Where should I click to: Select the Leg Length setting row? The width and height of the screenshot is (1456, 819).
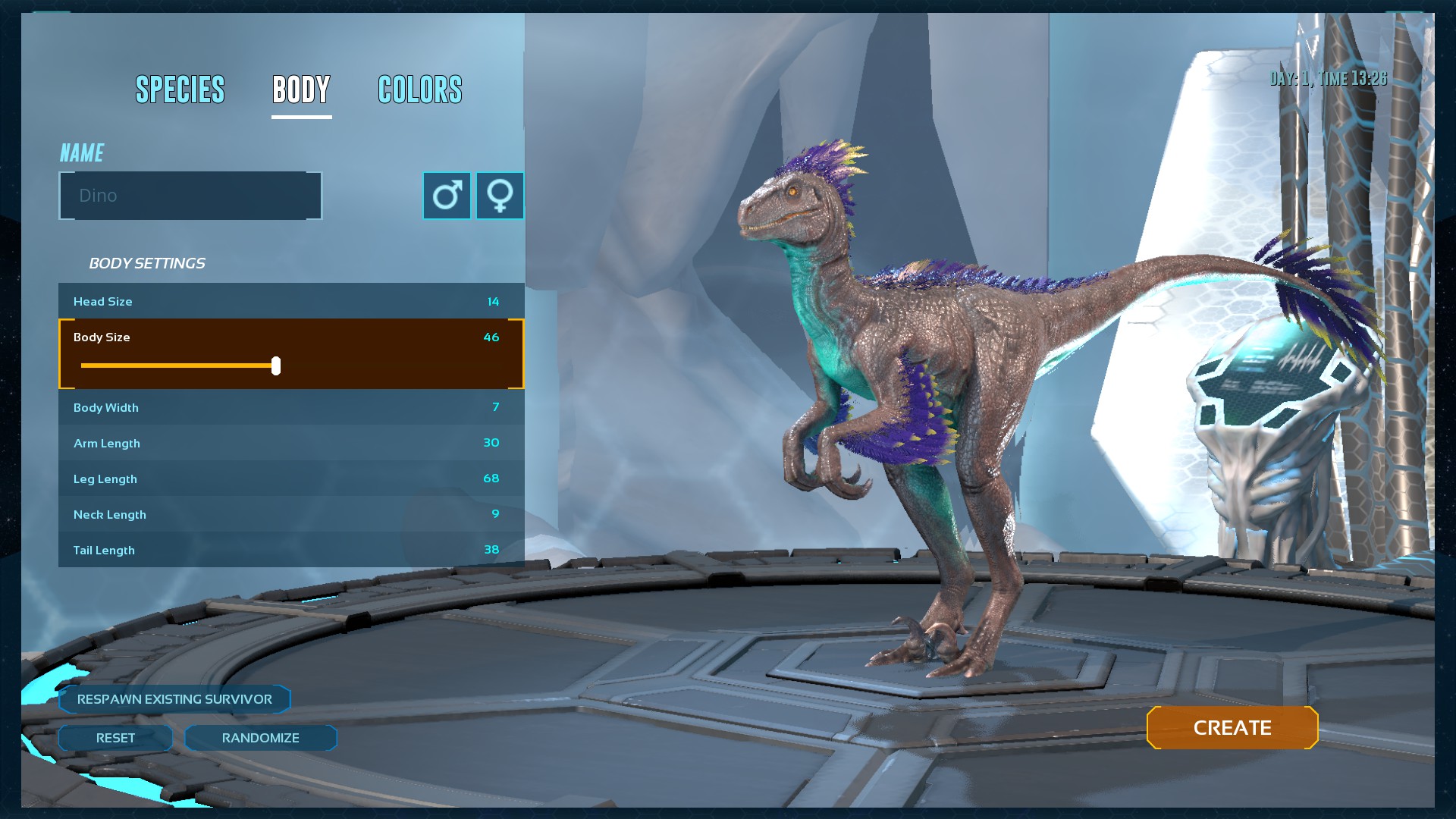click(290, 479)
